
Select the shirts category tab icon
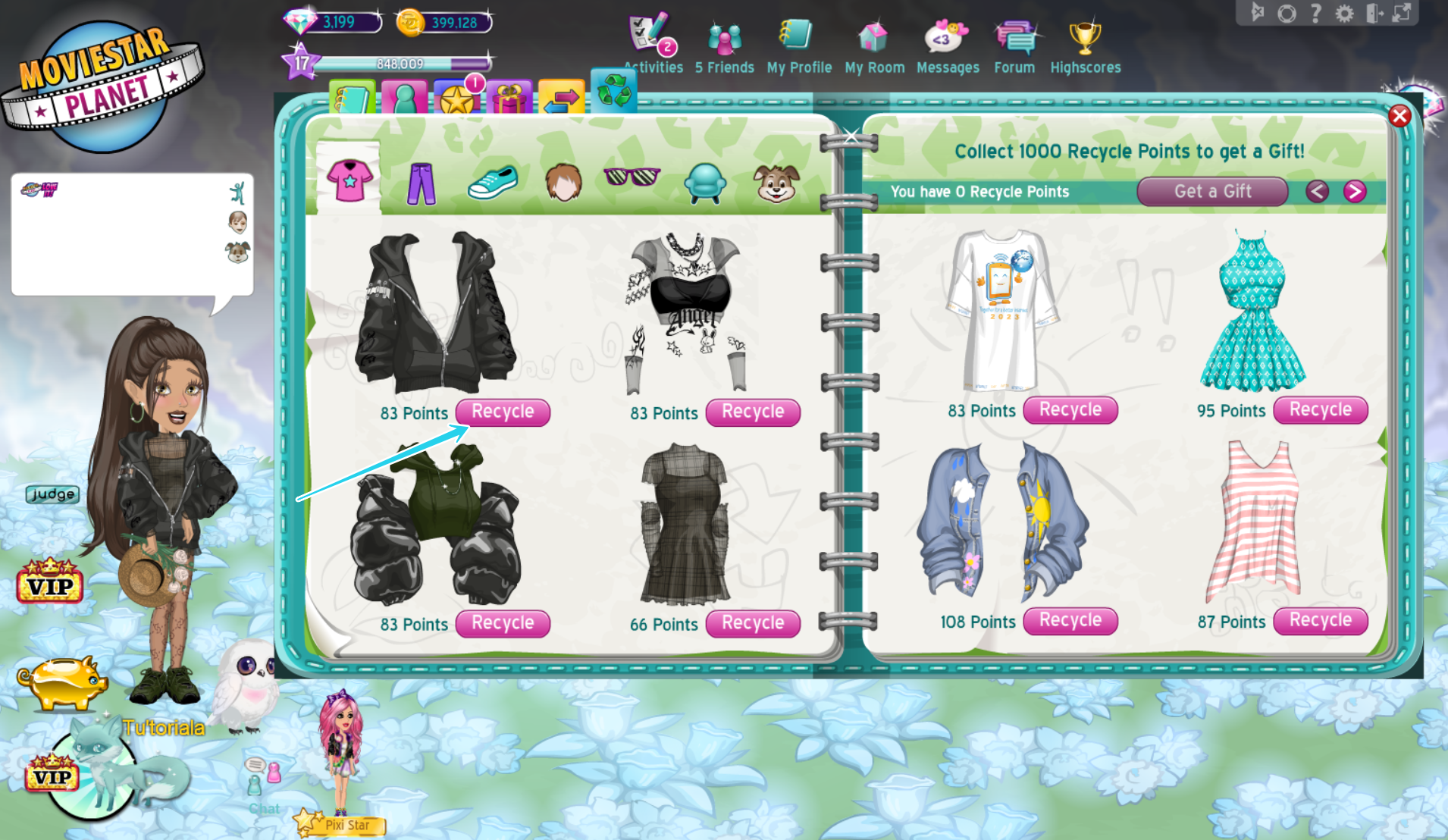pyautogui.click(x=349, y=180)
